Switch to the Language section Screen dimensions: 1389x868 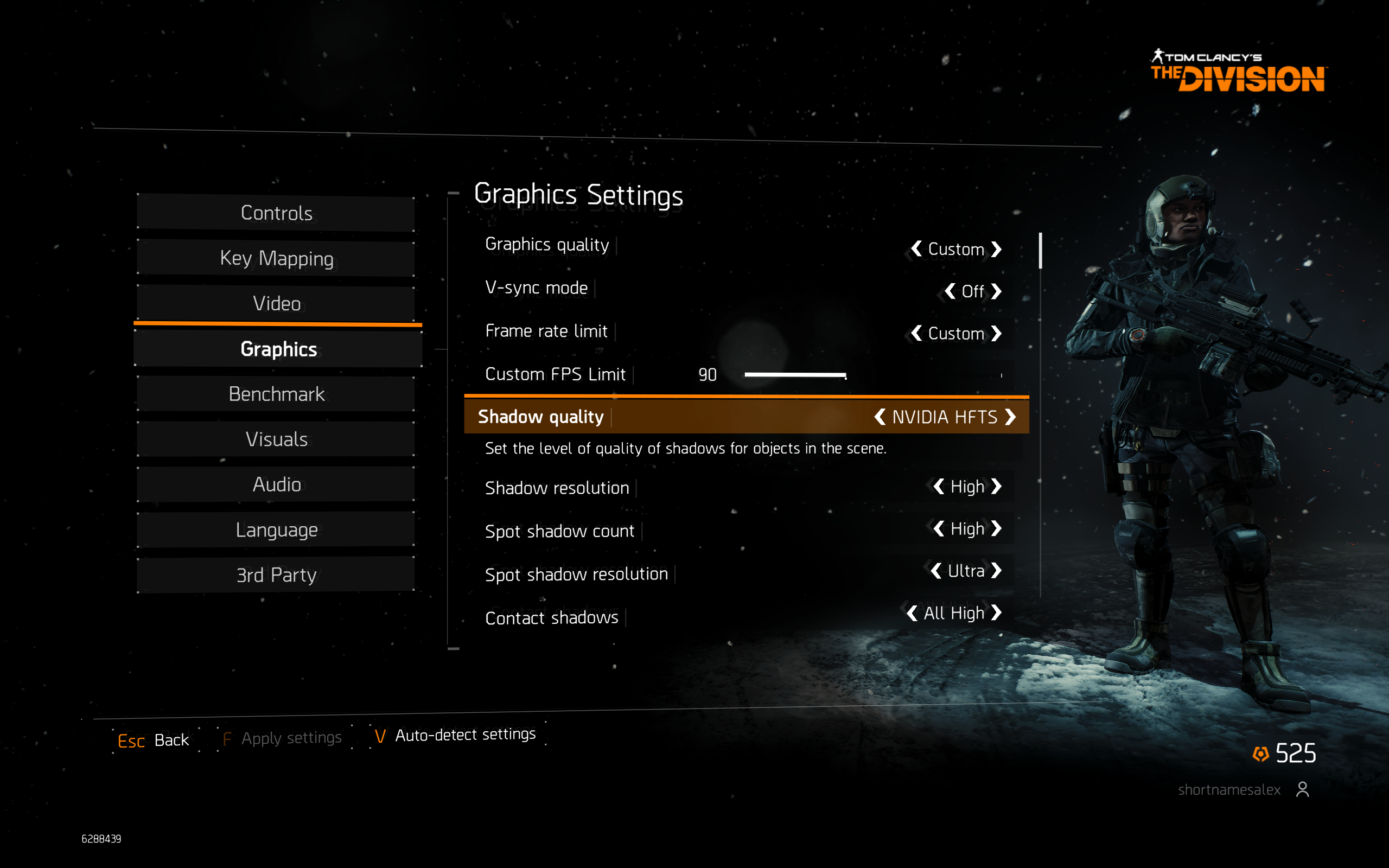[x=276, y=530]
